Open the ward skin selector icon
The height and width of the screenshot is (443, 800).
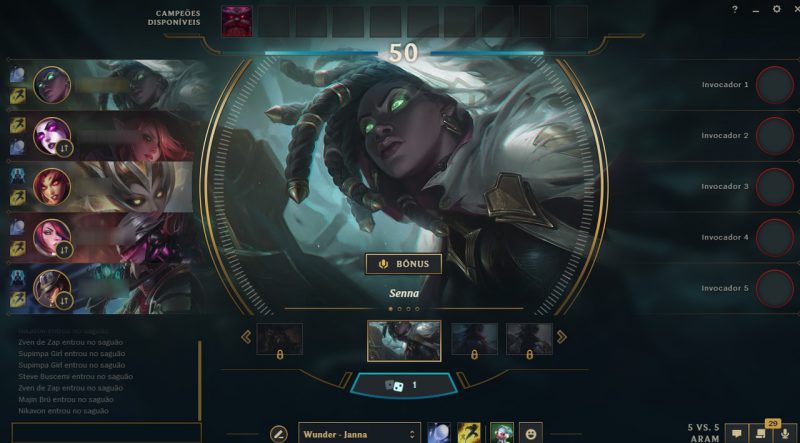pos(501,433)
